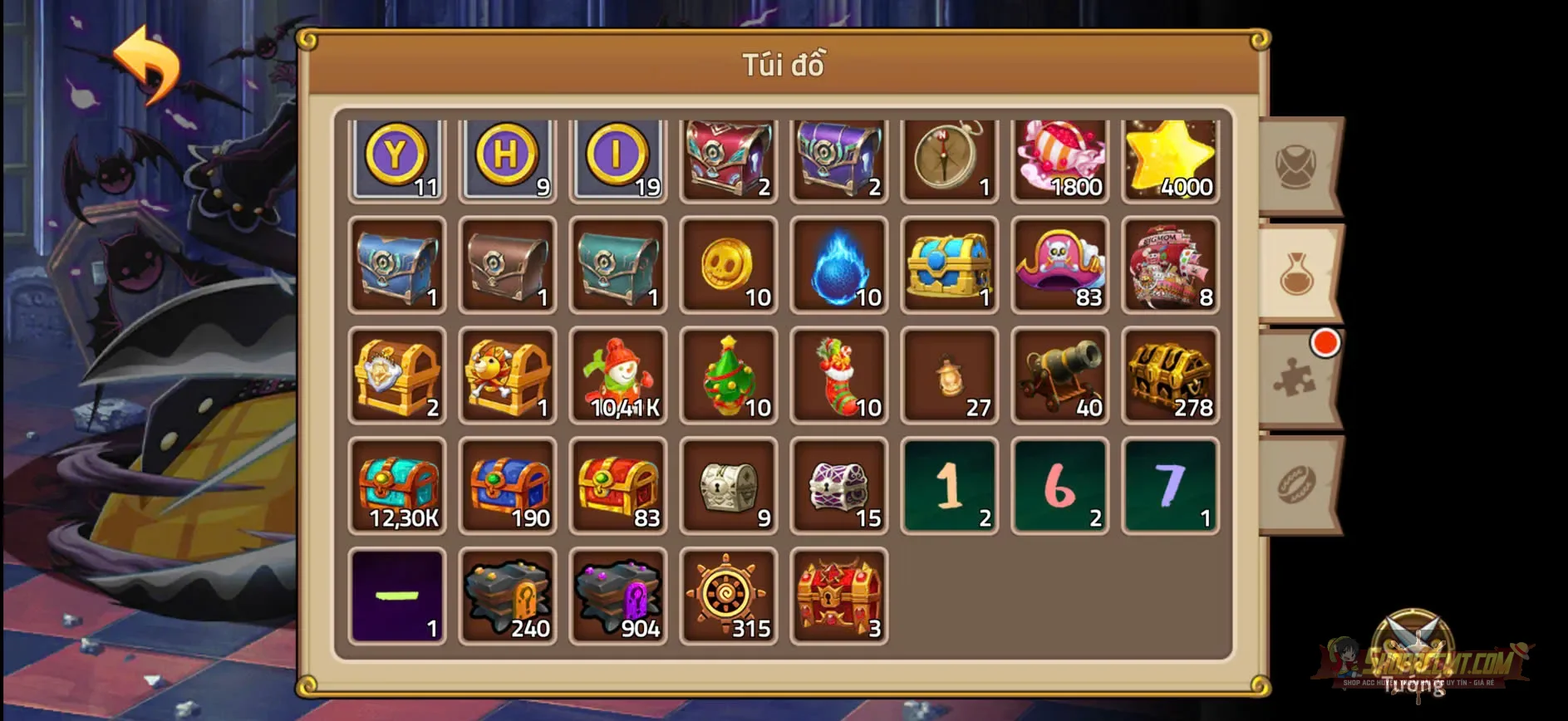Viewport: 1568px width, 721px height.
Task: Select the candy item with count 1800
Action: [1059, 158]
